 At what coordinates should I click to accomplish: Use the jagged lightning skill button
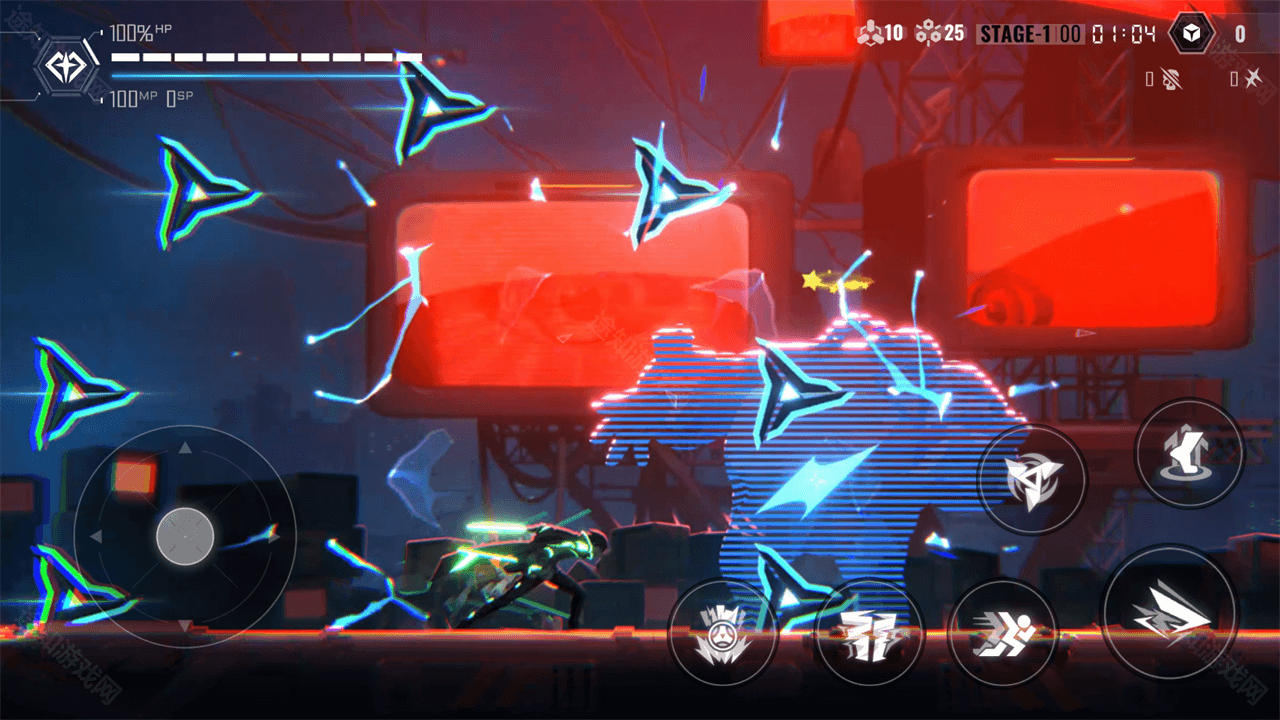tap(868, 633)
